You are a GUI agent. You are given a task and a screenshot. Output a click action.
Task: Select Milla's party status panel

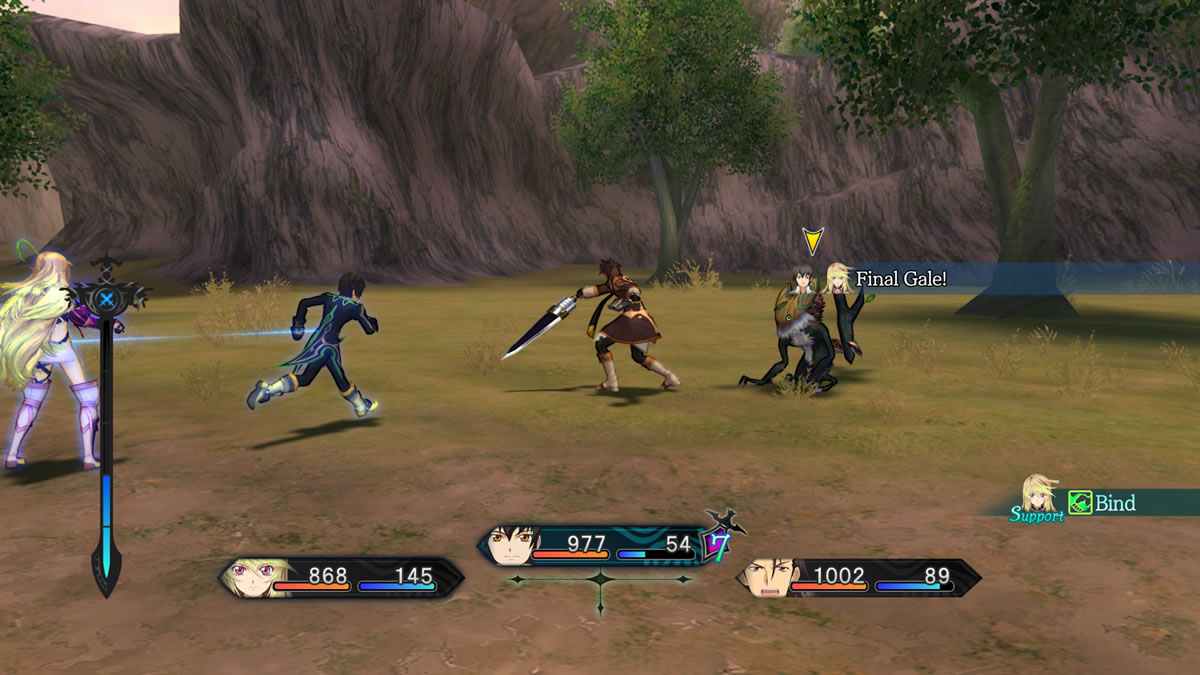[341, 578]
